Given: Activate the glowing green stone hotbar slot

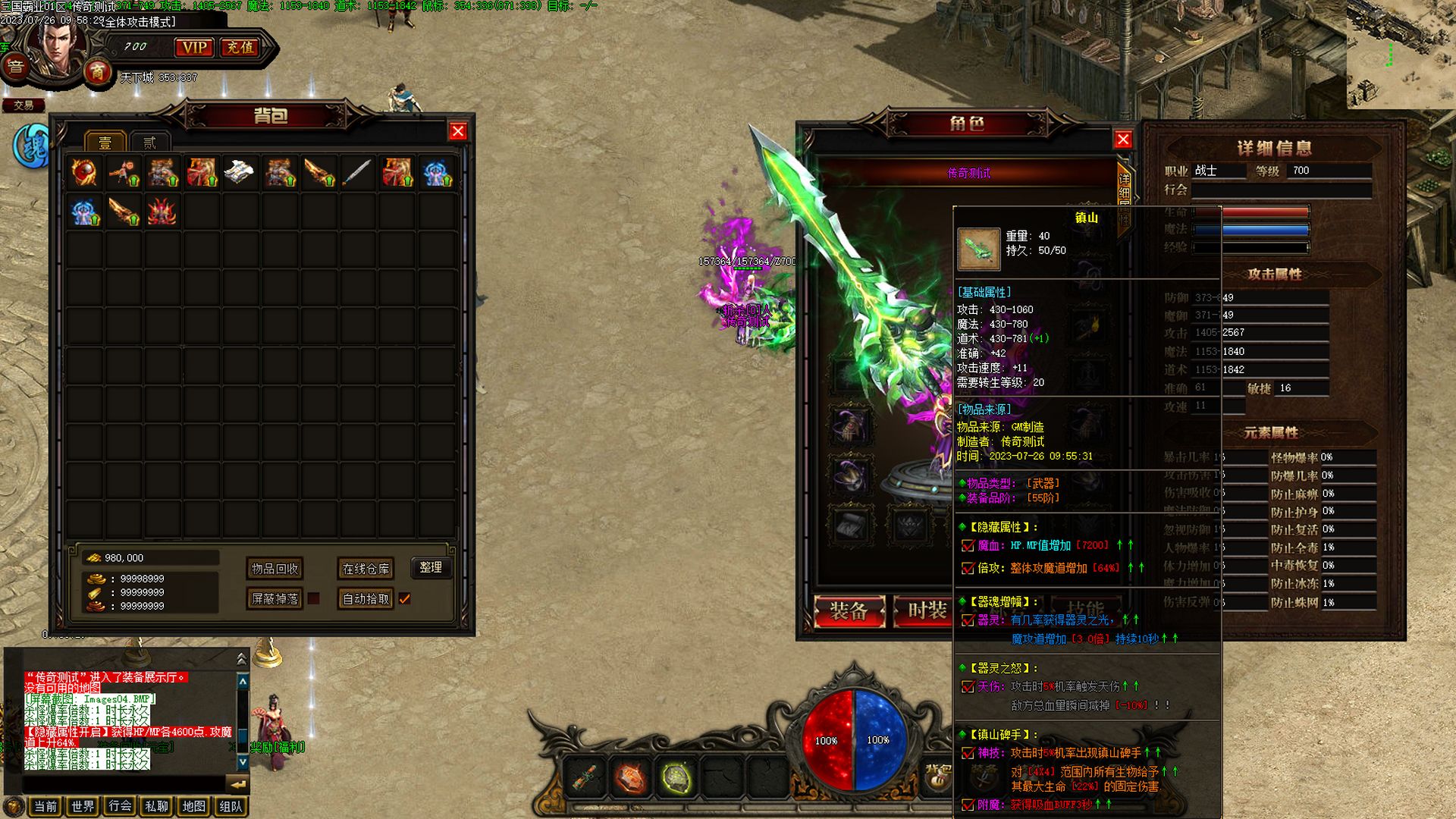Looking at the screenshot, I should (x=676, y=778).
